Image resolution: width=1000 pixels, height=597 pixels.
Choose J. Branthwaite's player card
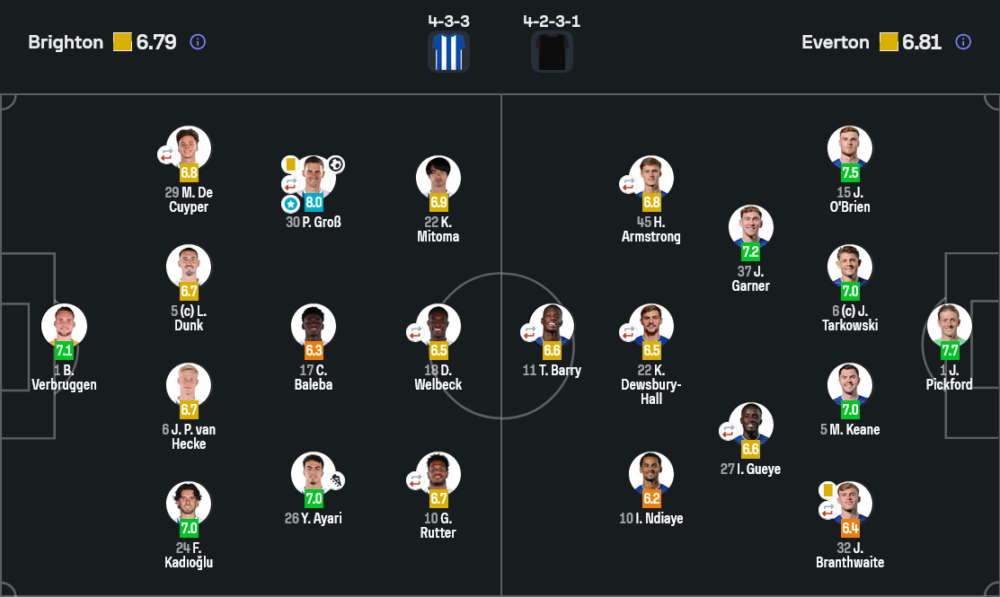pos(850,504)
